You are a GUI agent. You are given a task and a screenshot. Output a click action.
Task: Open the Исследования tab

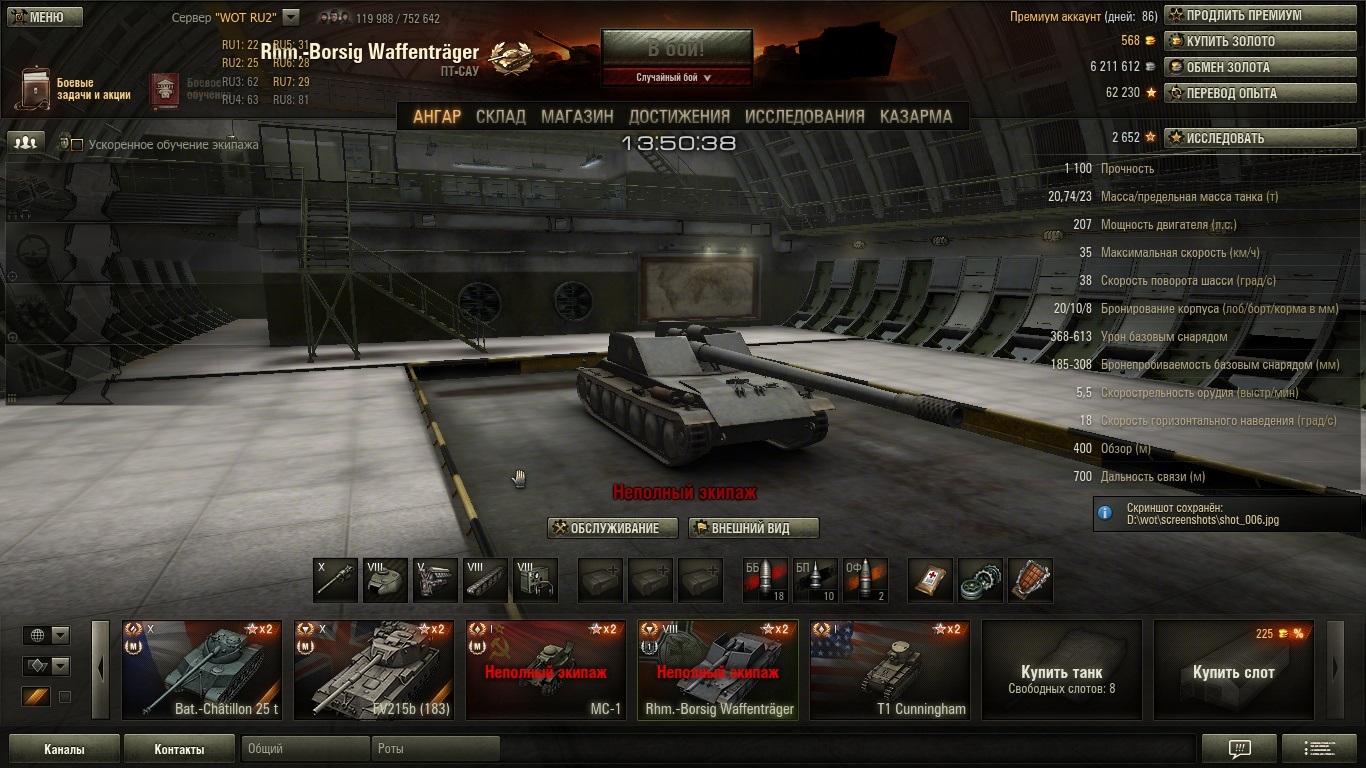[804, 116]
